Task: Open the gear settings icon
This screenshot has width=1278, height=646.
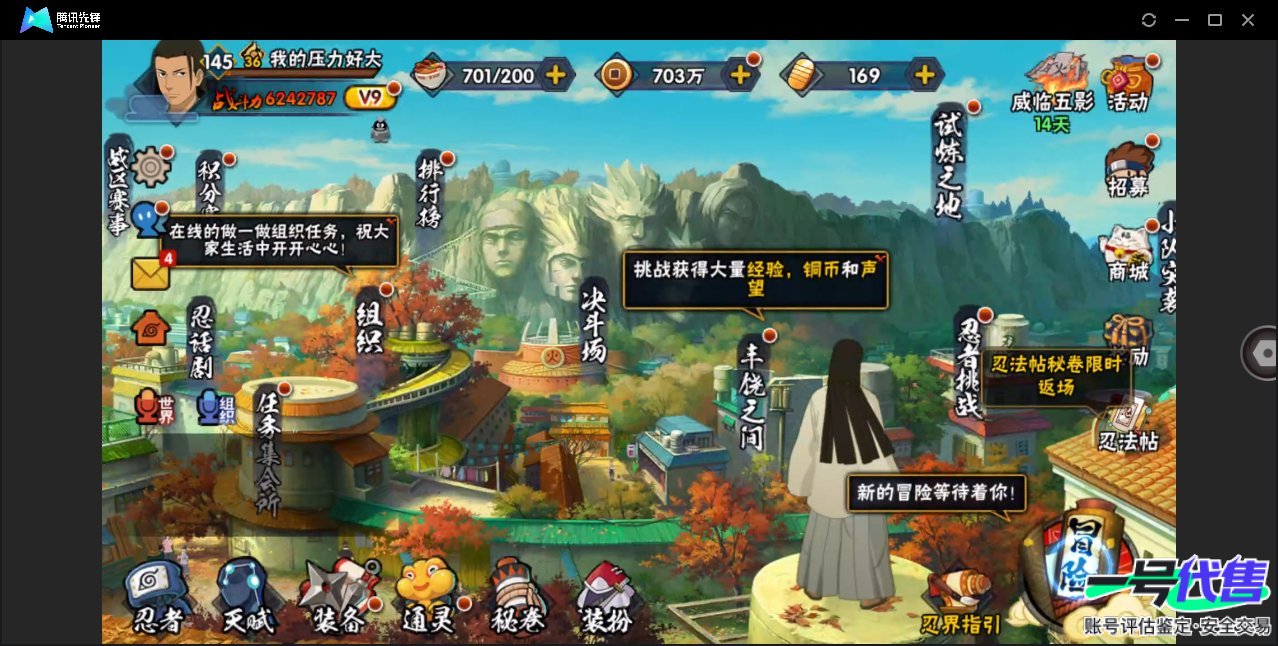Action: (x=151, y=166)
